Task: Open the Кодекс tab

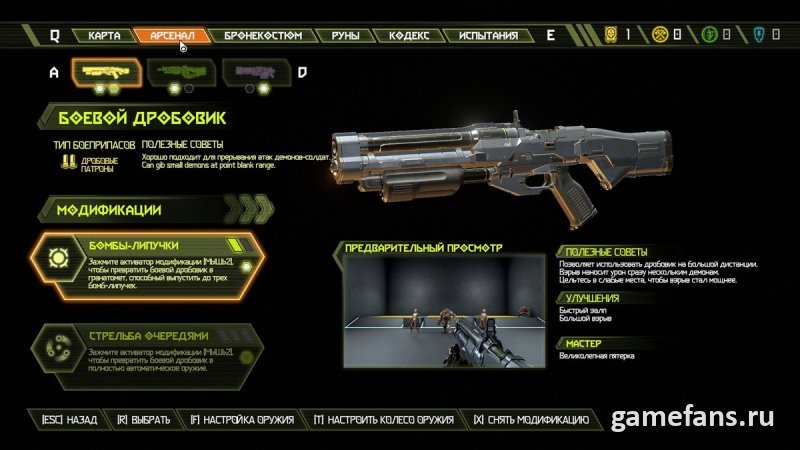Action: point(409,36)
